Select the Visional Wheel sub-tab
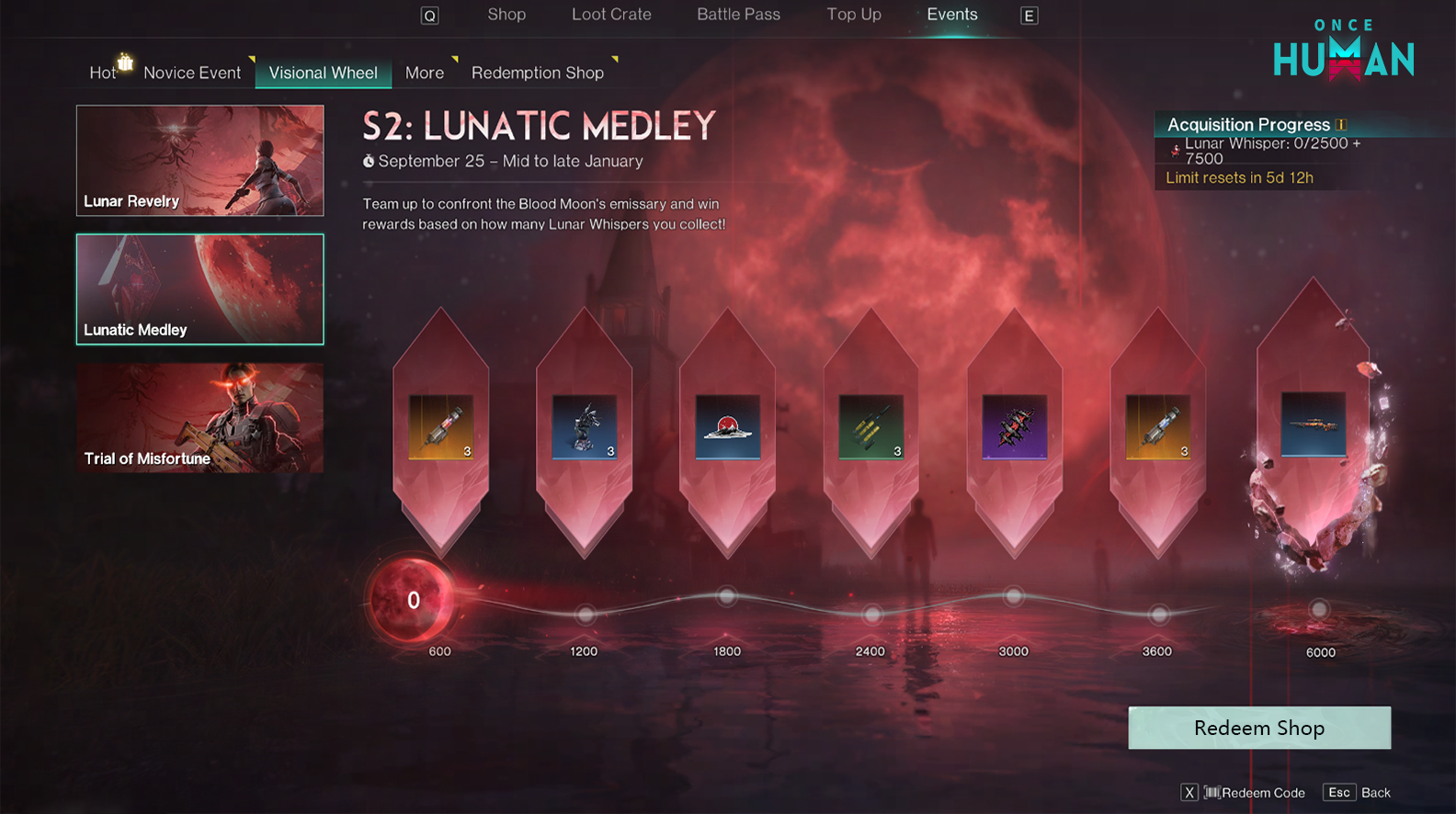 (323, 73)
